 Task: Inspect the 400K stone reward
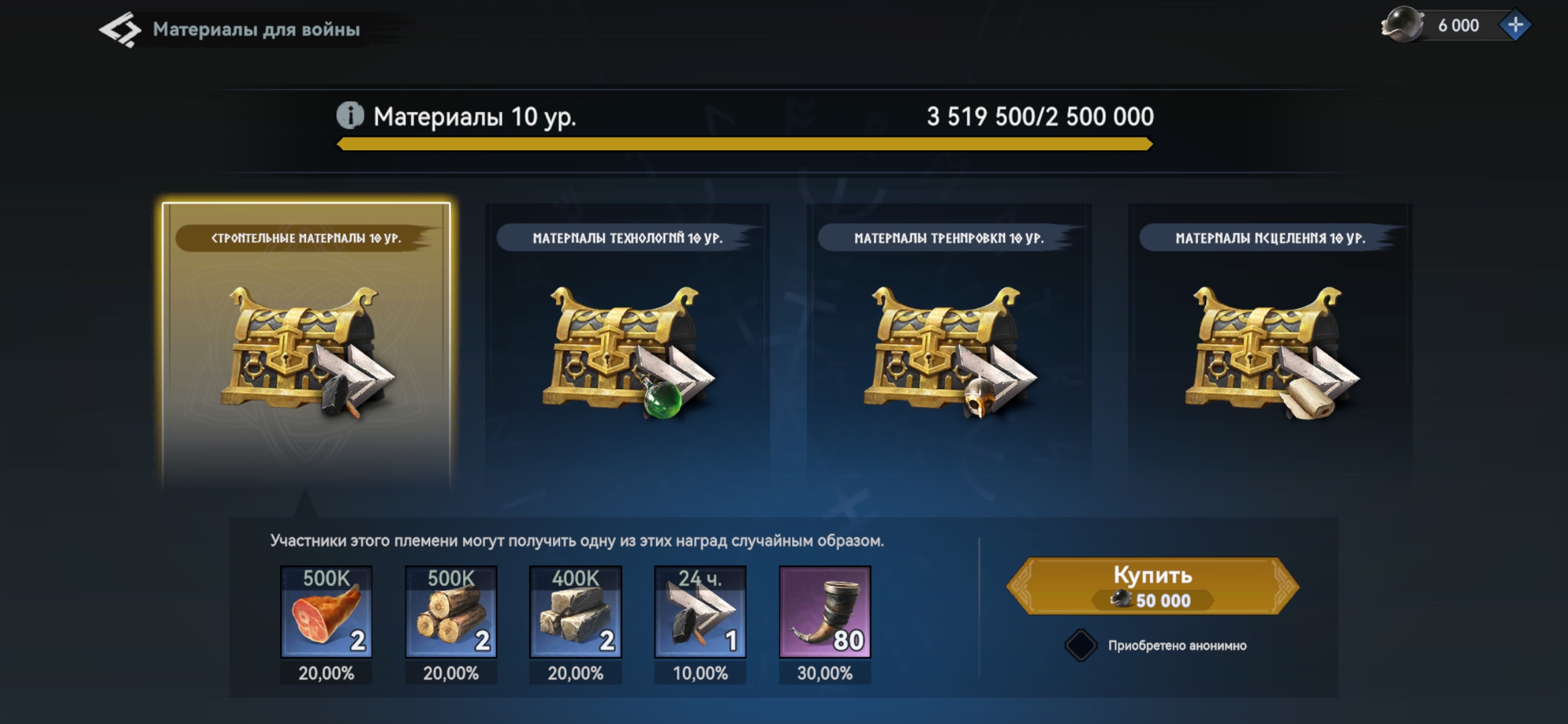(x=576, y=612)
